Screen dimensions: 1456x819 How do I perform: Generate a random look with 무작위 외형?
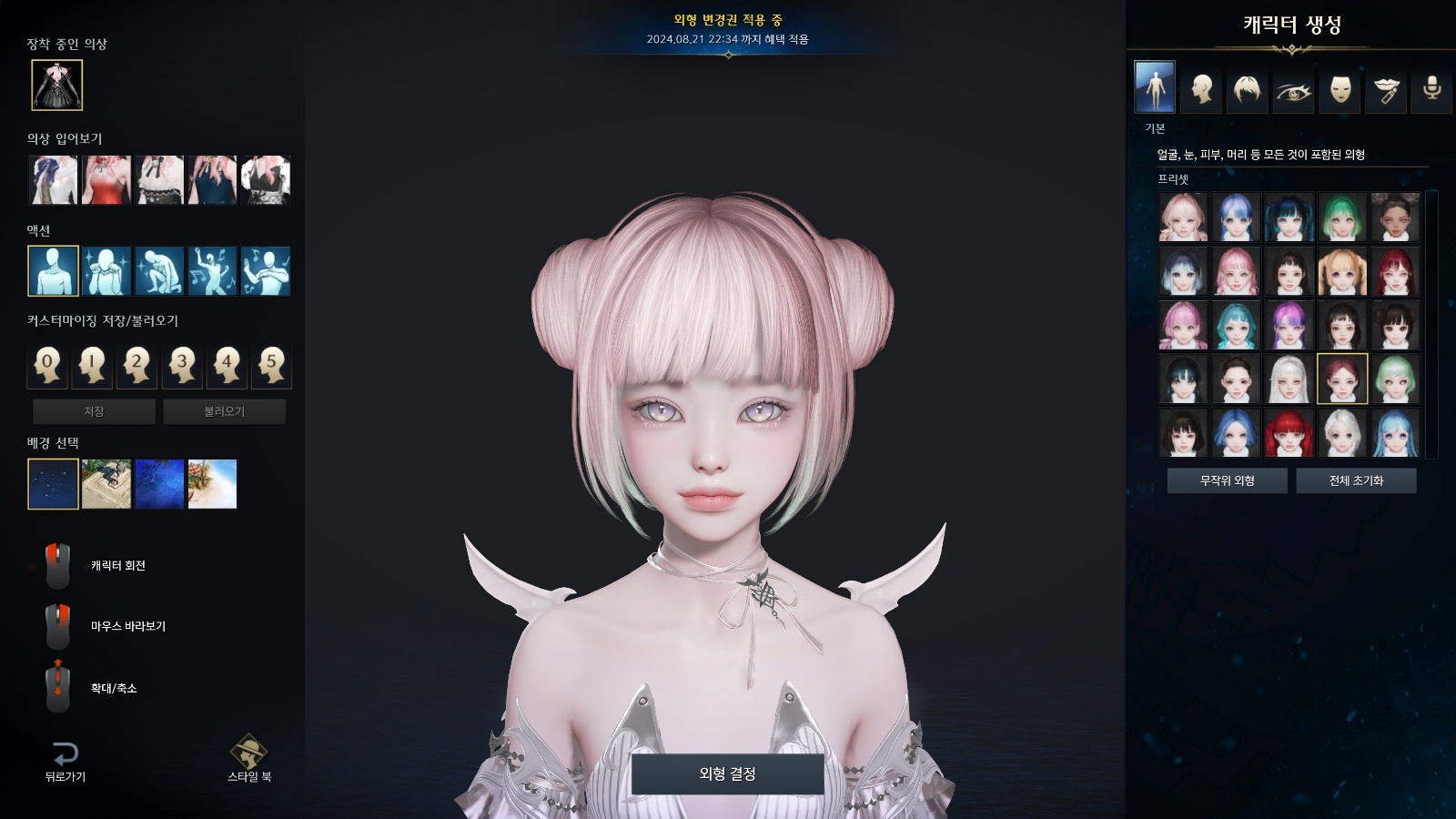pyautogui.click(x=1227, y=480)
